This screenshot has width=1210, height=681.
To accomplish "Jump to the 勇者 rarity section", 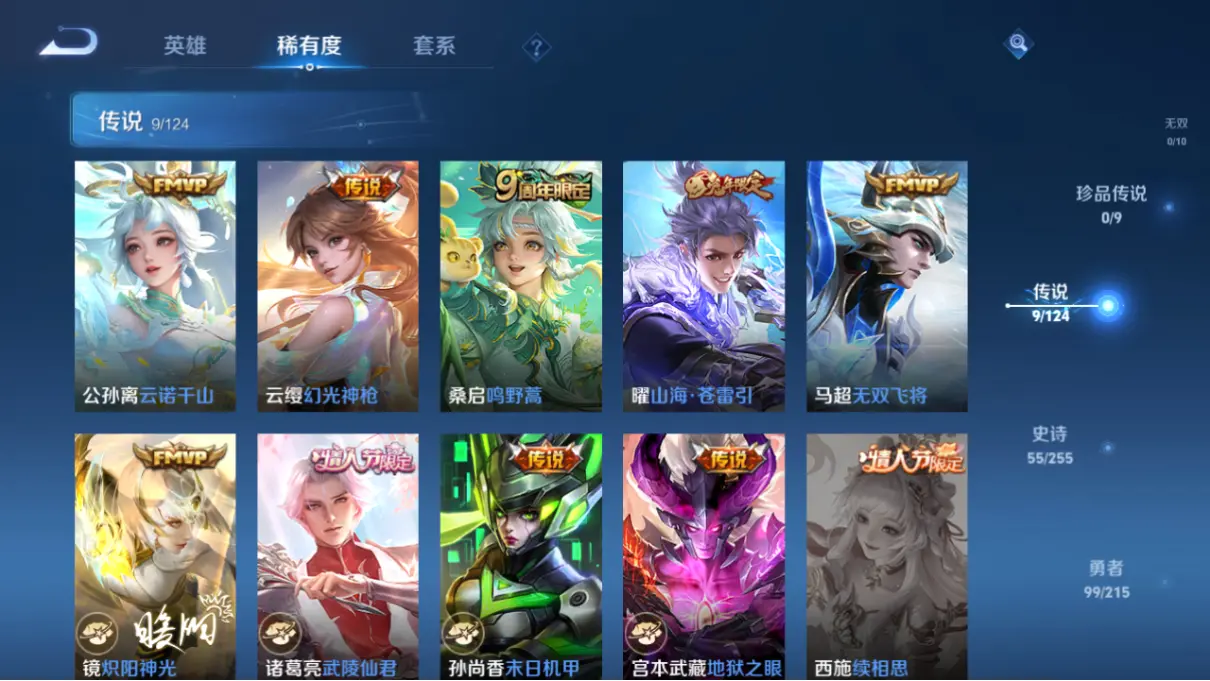I will pyautogui.click(x=1106, y=579).
